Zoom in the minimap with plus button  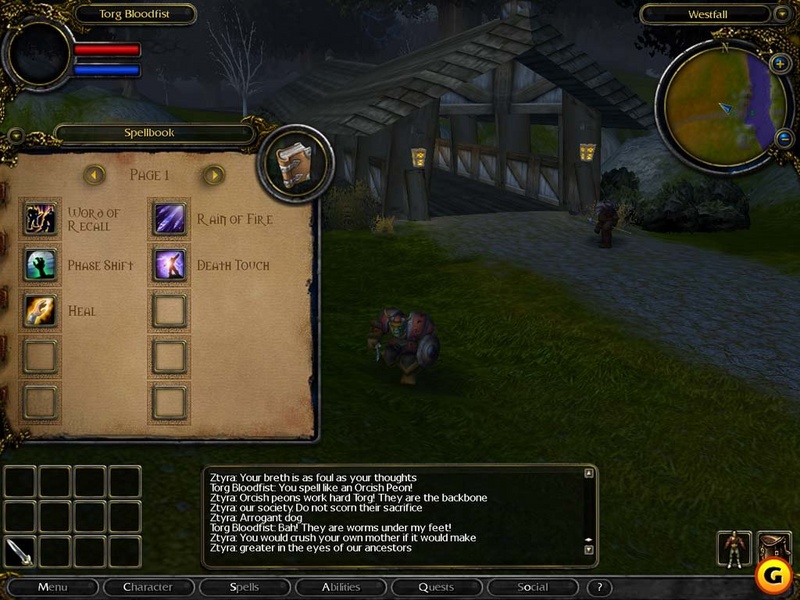point(780,63)
